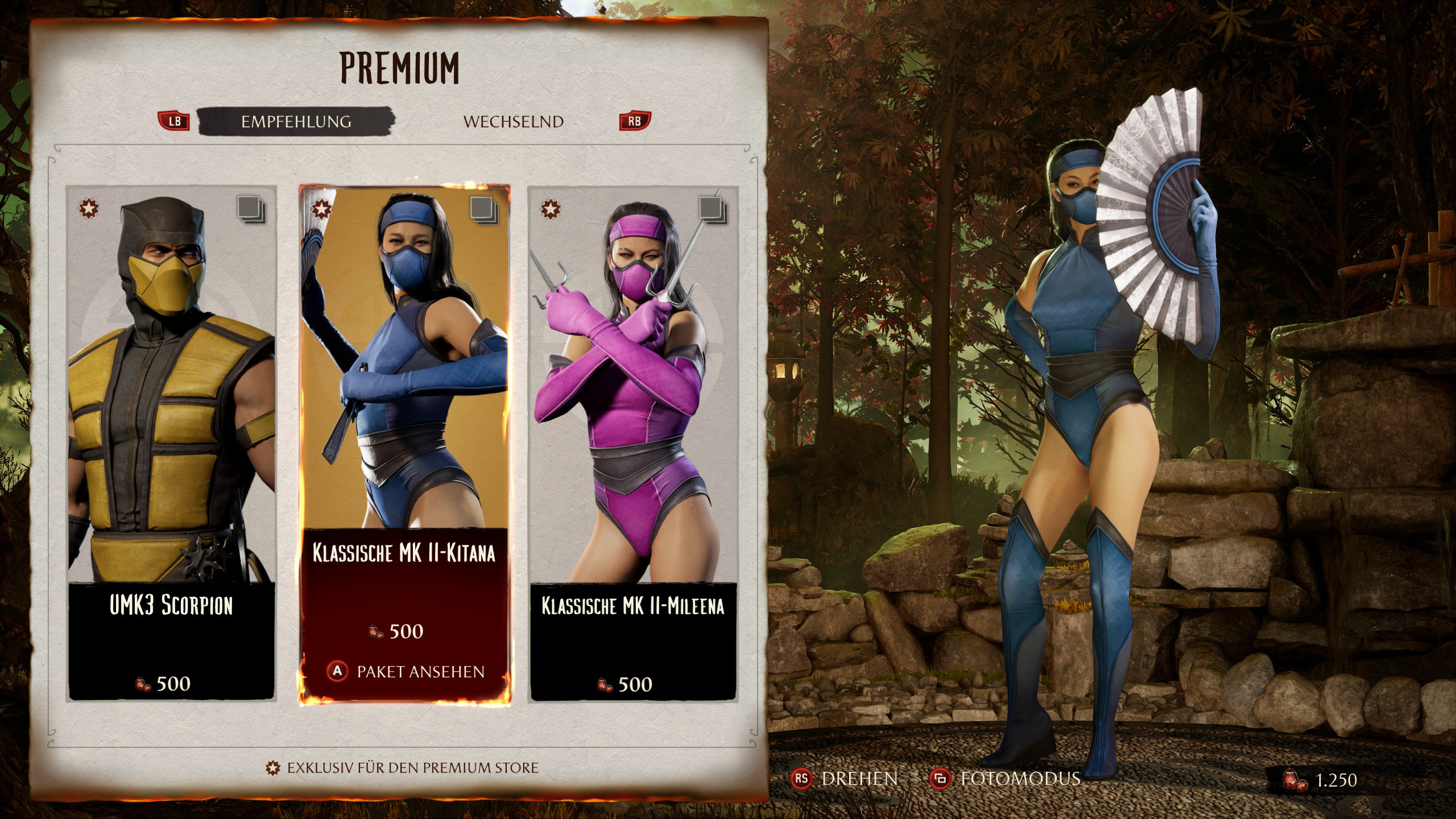Select the Klassische MK II-Mileena card

click(x=633, y=444)
